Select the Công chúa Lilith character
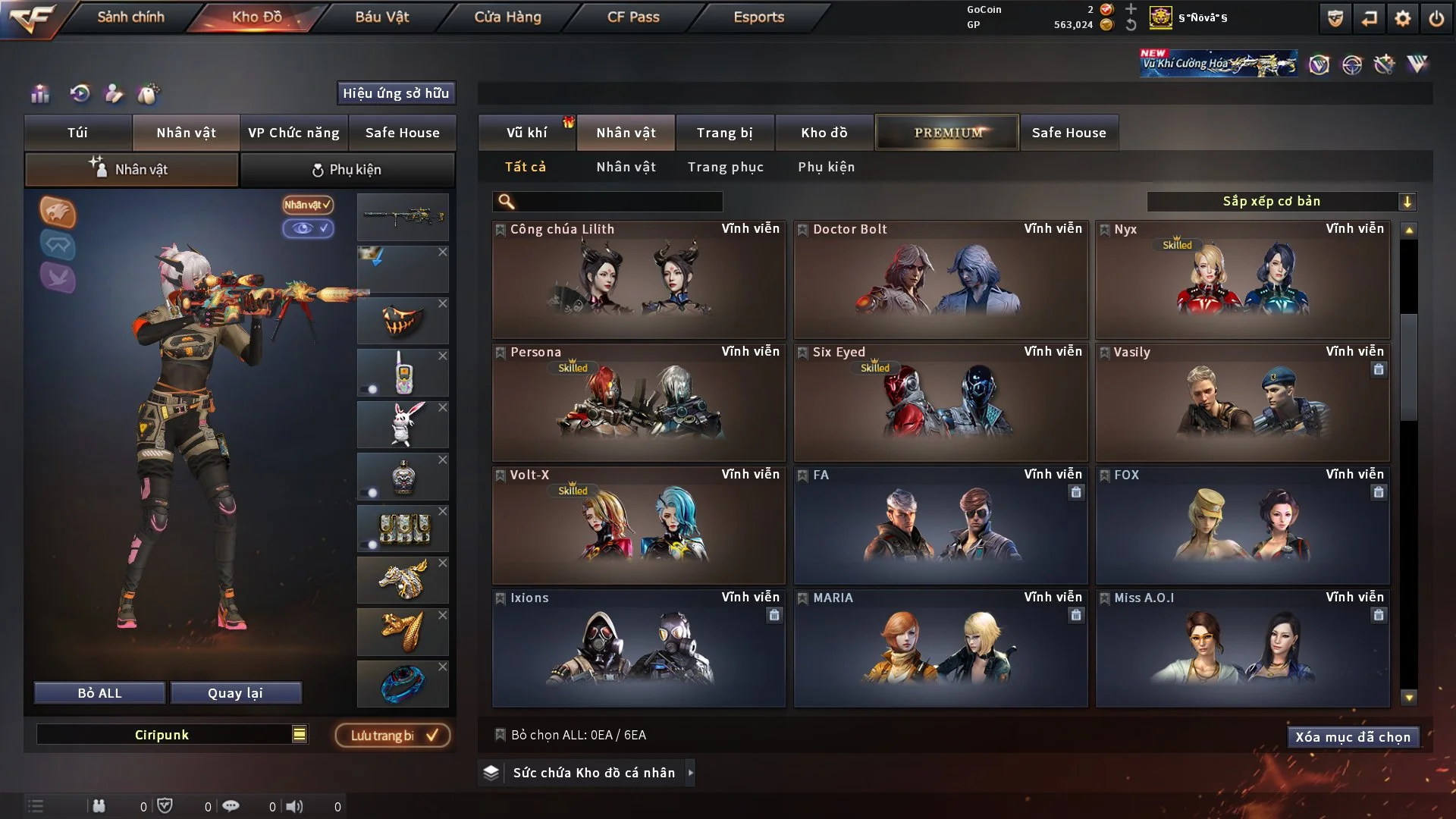This screenshot has height=819, width=1456. click(x=639, y=279)
